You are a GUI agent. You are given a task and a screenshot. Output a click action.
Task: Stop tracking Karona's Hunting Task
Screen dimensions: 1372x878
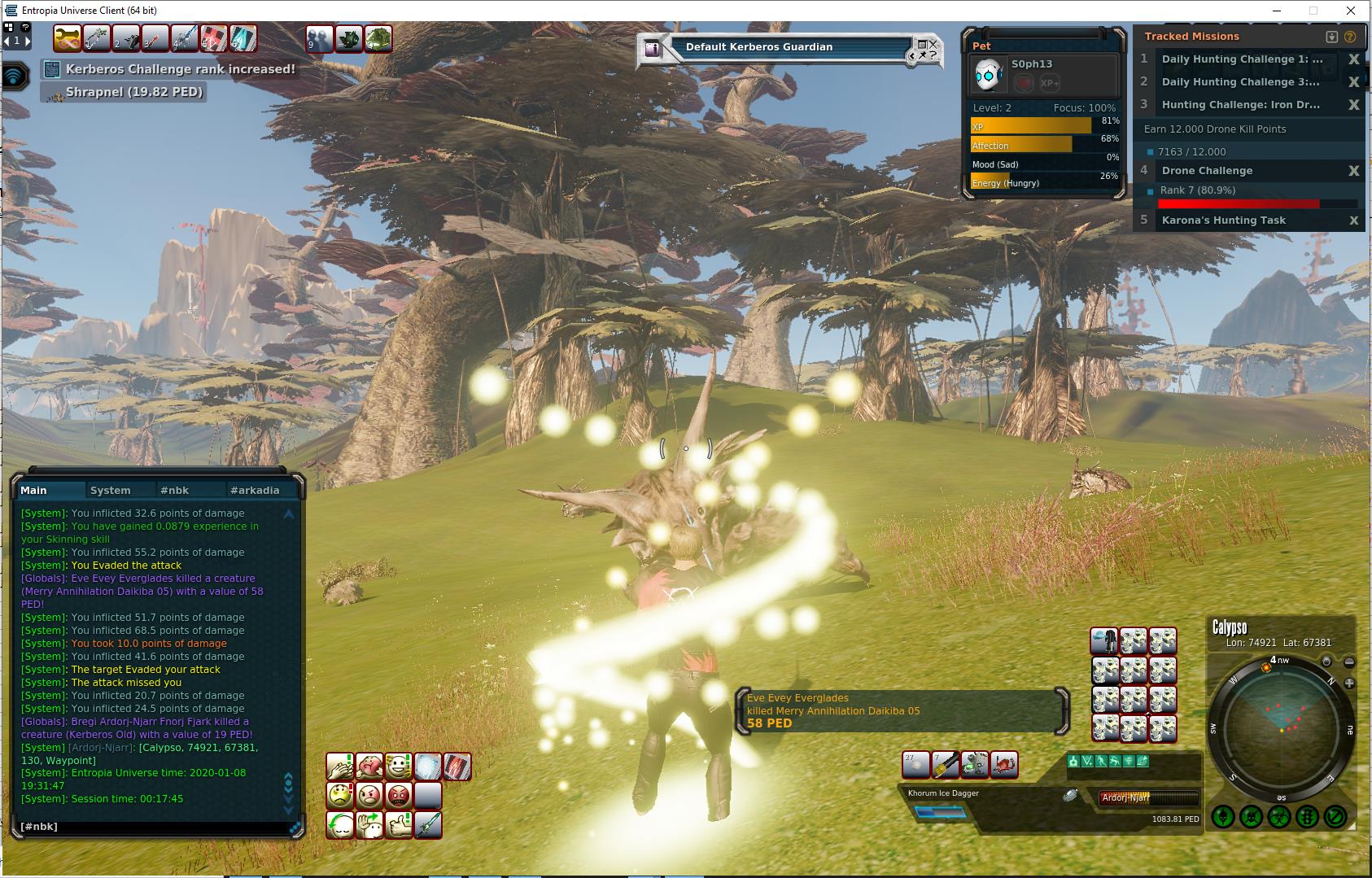[1353, 221]
